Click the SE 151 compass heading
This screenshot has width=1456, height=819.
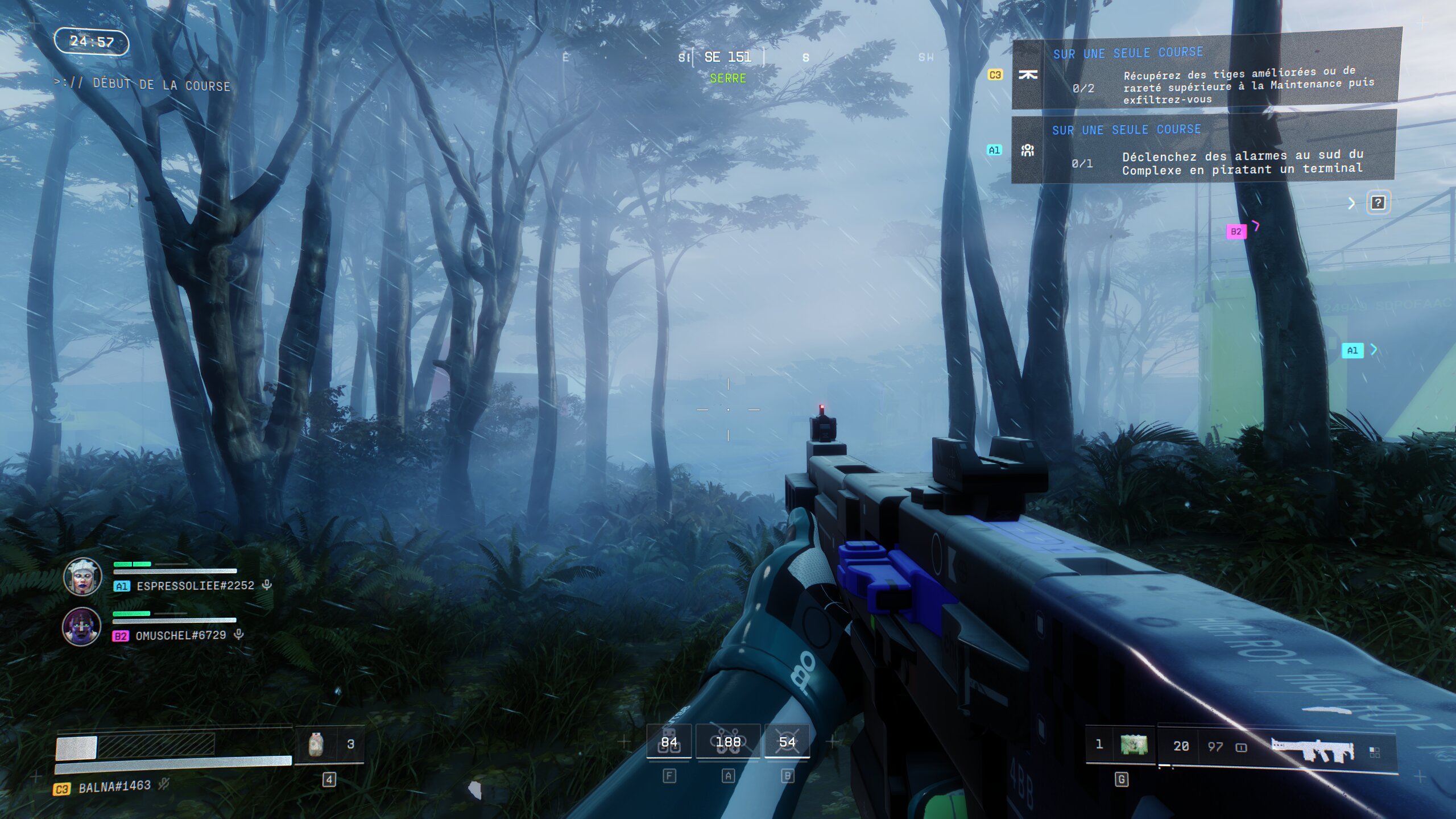pyautogui.click(x=728, y=57)
